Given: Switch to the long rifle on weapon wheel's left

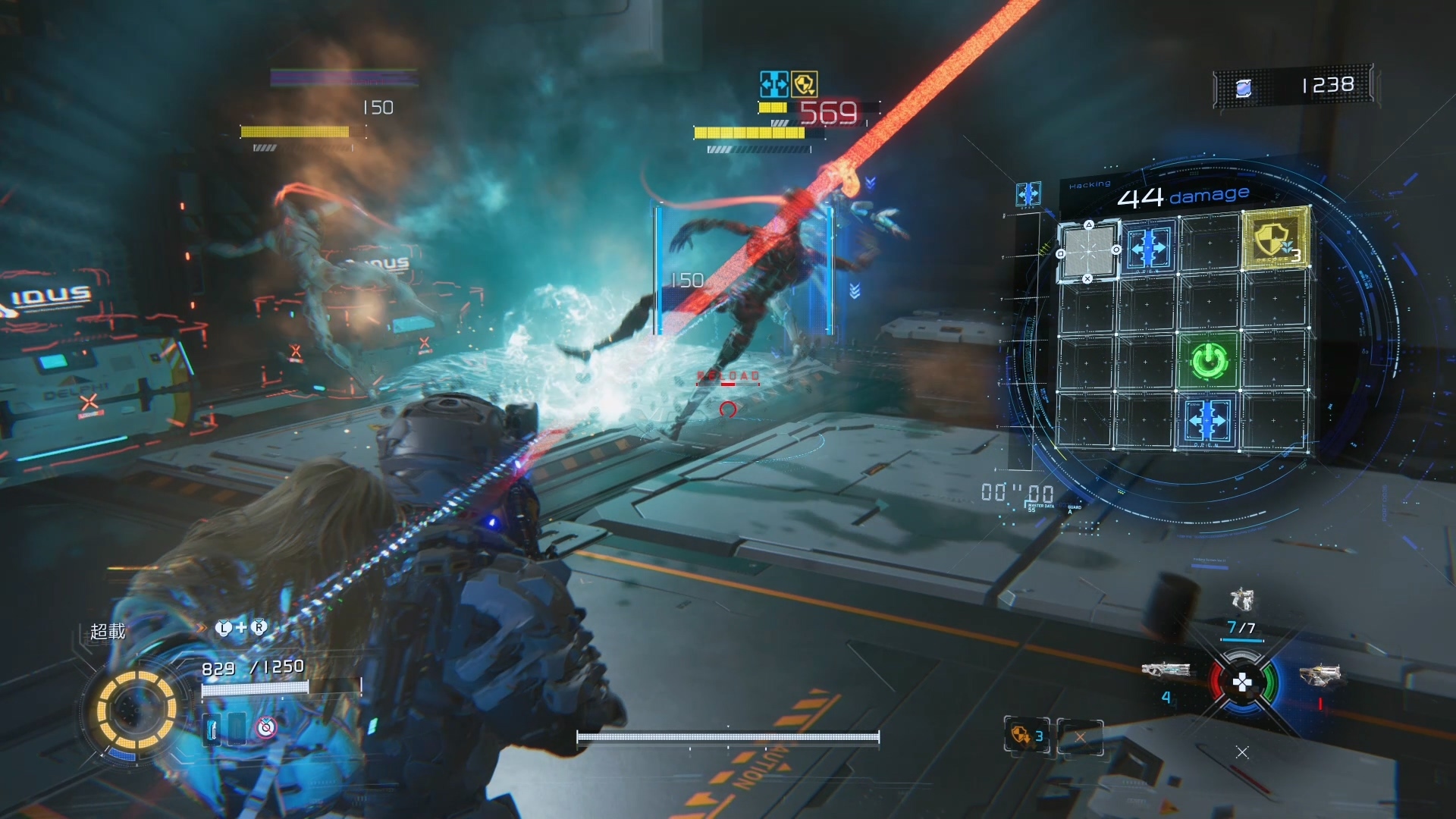Looking at the screenshot, I should pyautogui.click(x=1166, y=670).
